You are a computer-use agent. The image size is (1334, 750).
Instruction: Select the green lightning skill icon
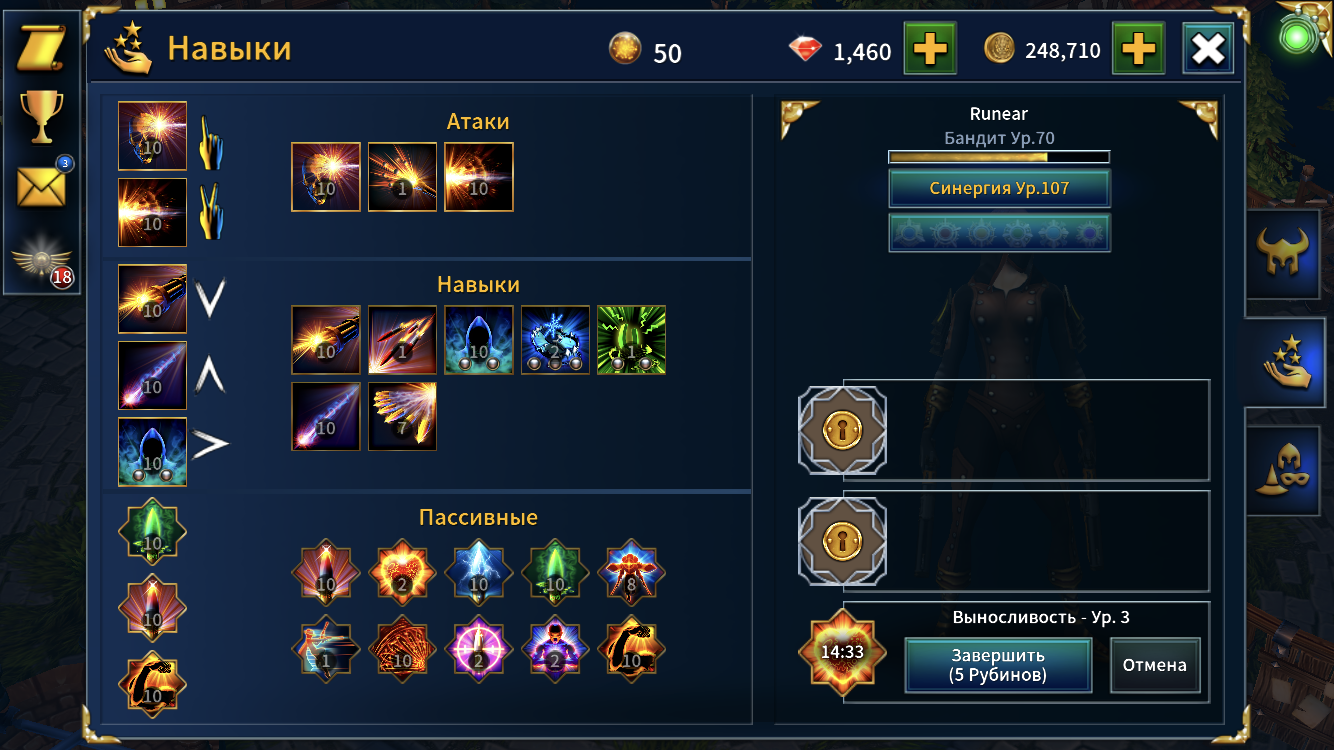(x=631, y=340)
